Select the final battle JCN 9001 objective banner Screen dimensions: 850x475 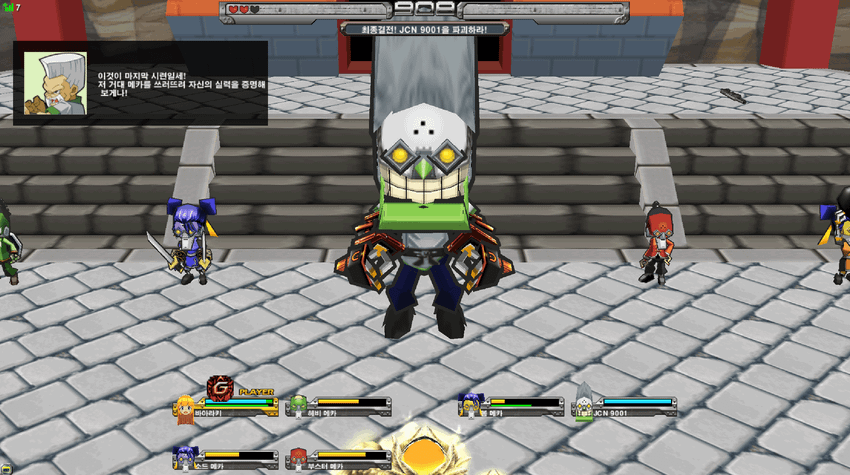[x=426, y=30]
